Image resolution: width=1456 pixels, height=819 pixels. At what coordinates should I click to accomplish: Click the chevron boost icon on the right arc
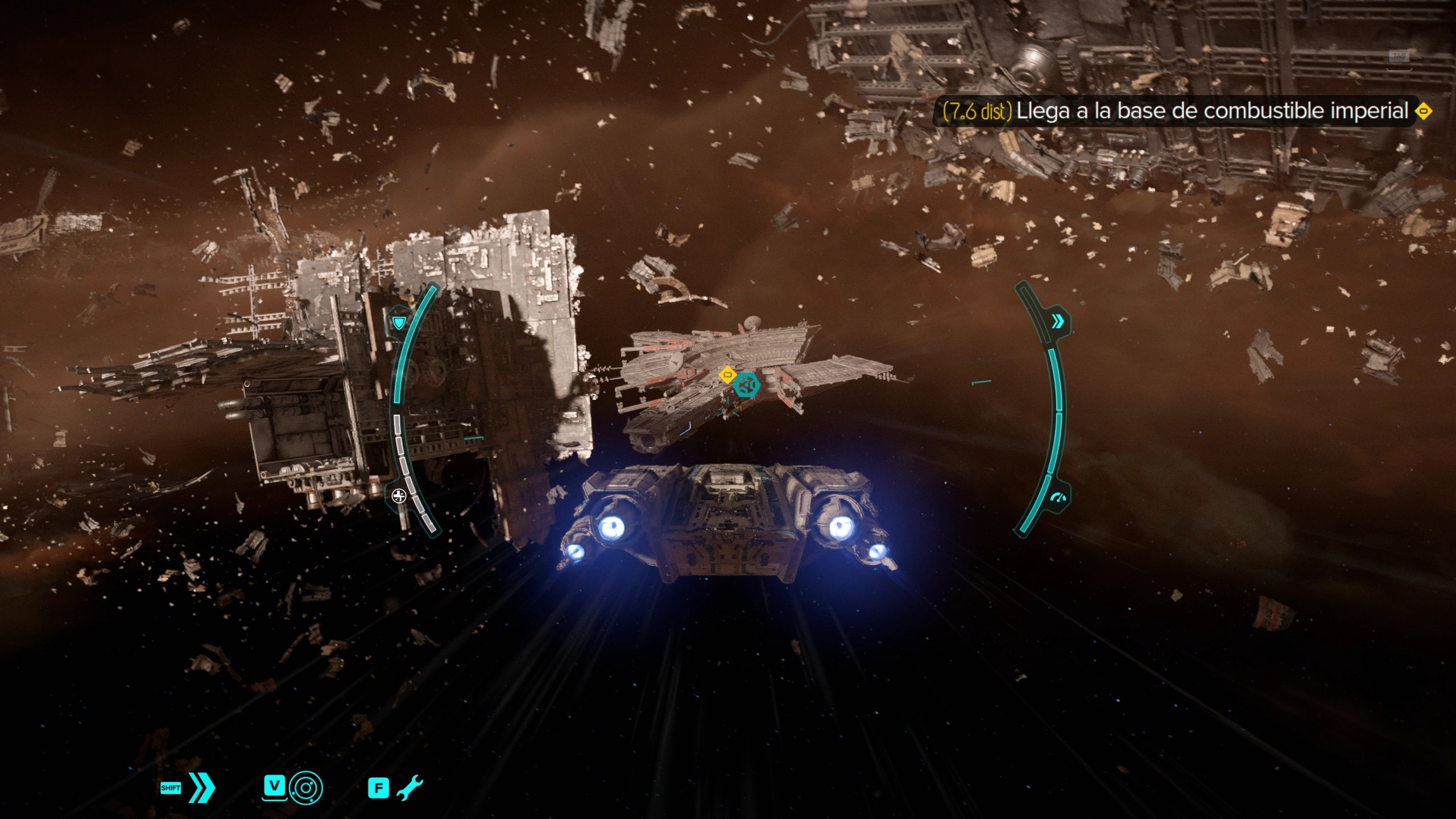1058,322
